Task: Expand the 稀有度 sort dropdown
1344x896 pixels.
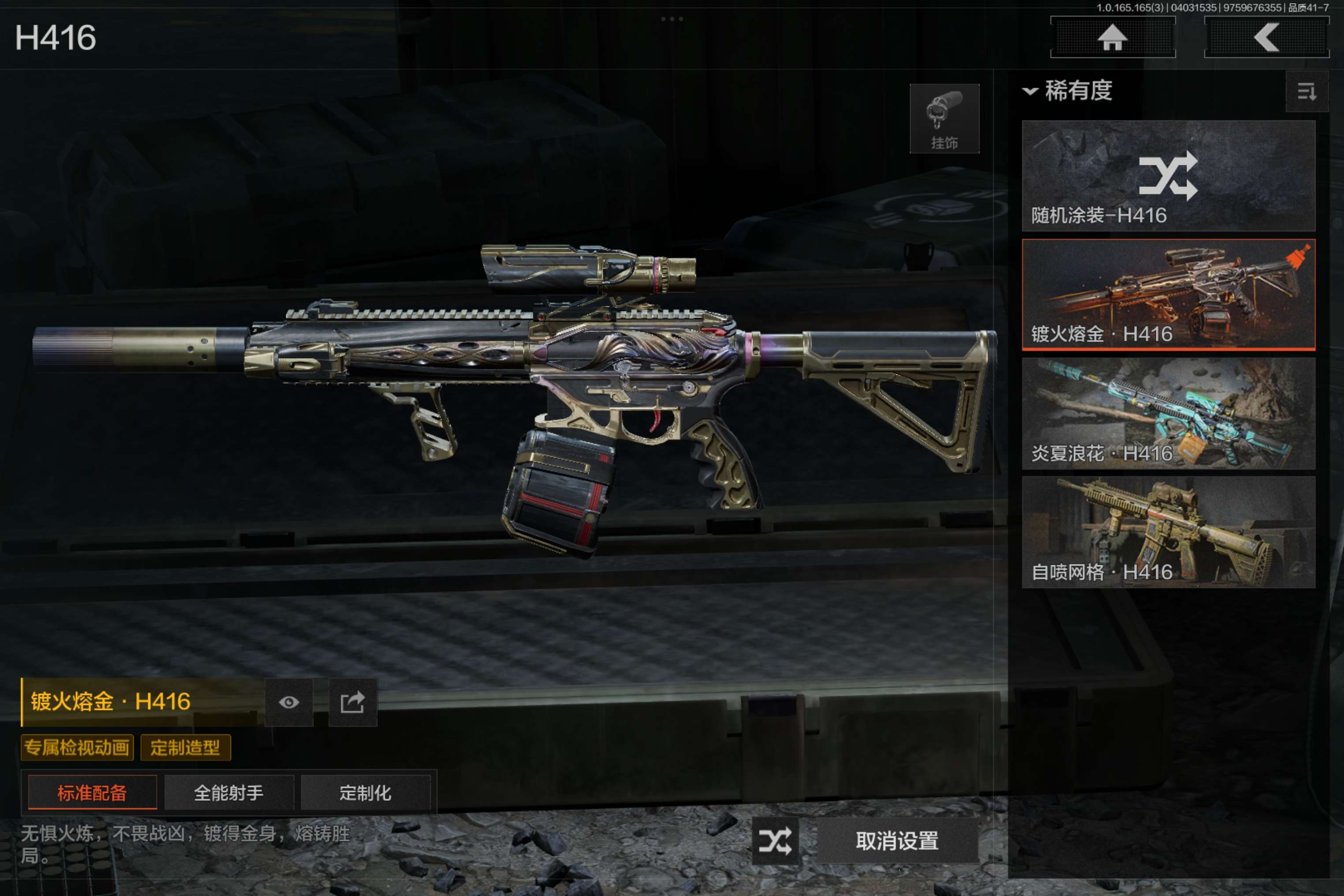Action: pos(1068,91)
